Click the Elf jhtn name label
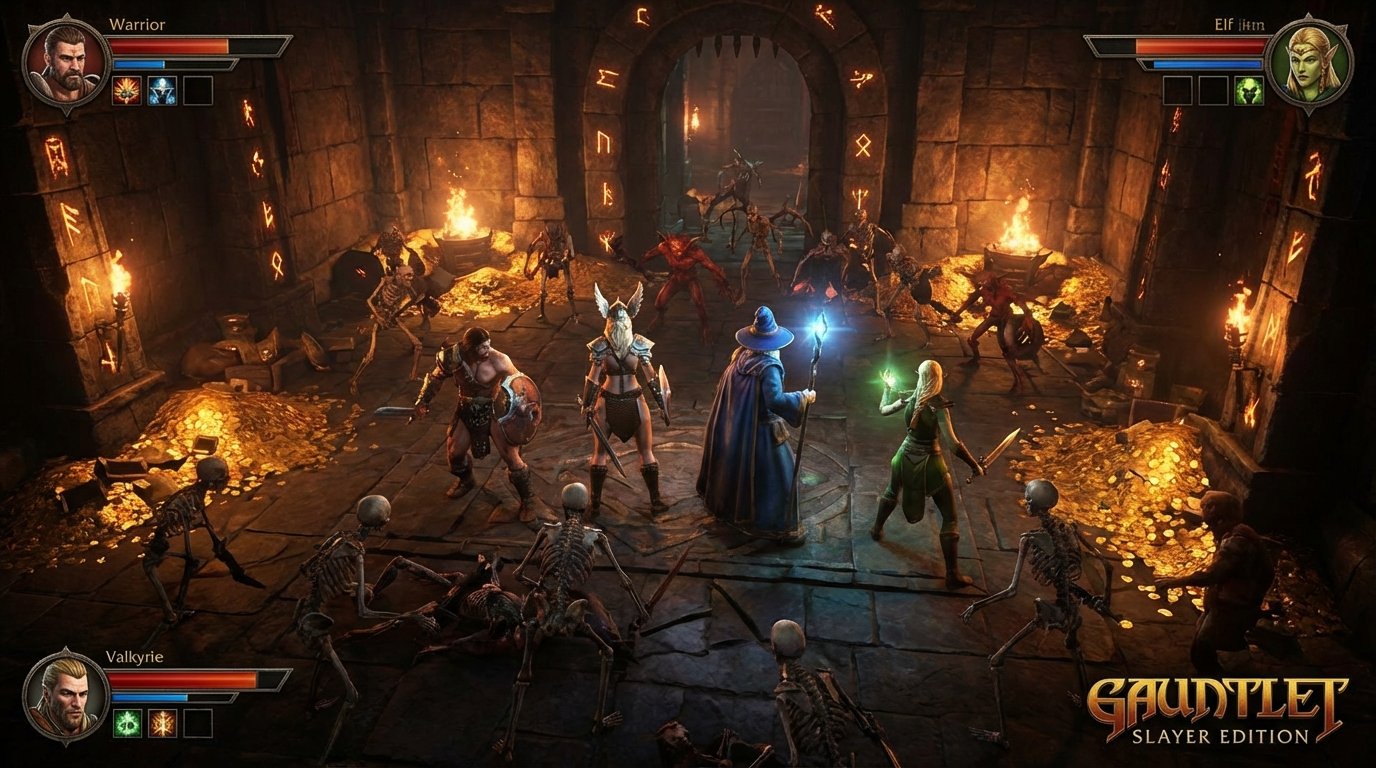Screen dimensions: 1376x768 [x=1239, y=24]
